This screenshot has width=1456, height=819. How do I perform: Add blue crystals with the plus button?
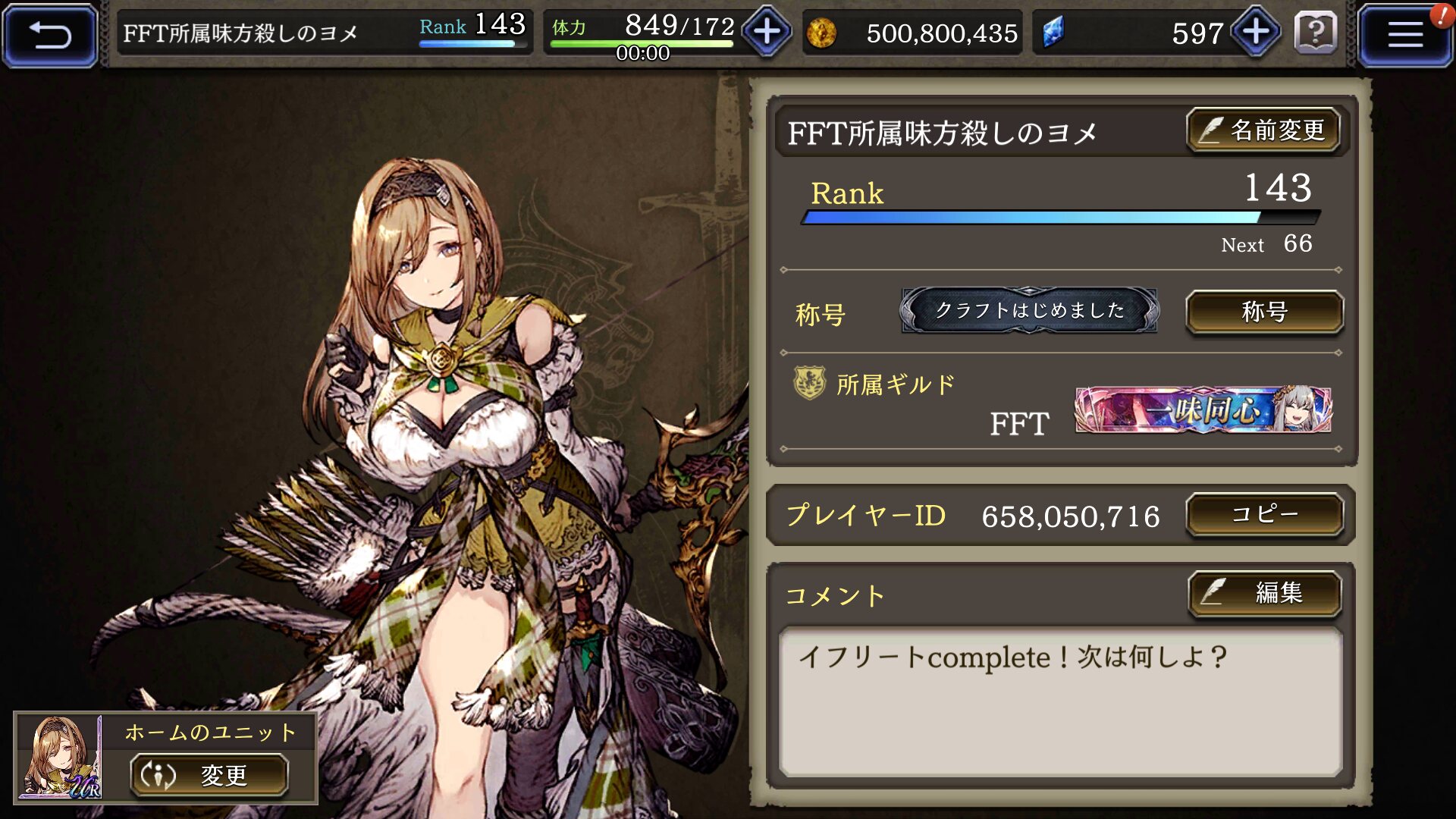pos(1256,32)
